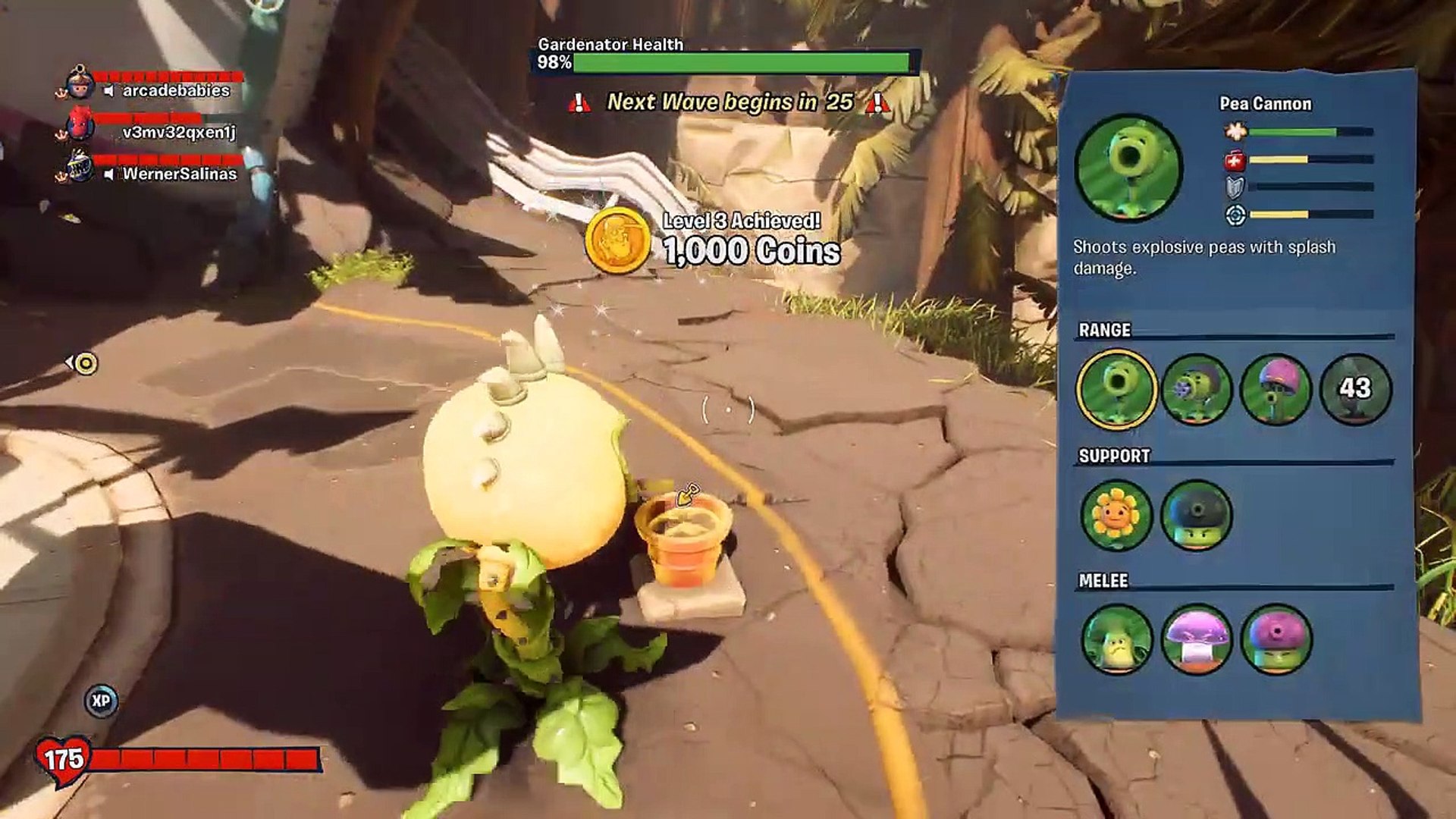Image resolution: width=1456 pixels, height=819 pixels.
Task: Select the dark-capped Doom-shroom support plant
Action: (x=1196, y=516)
